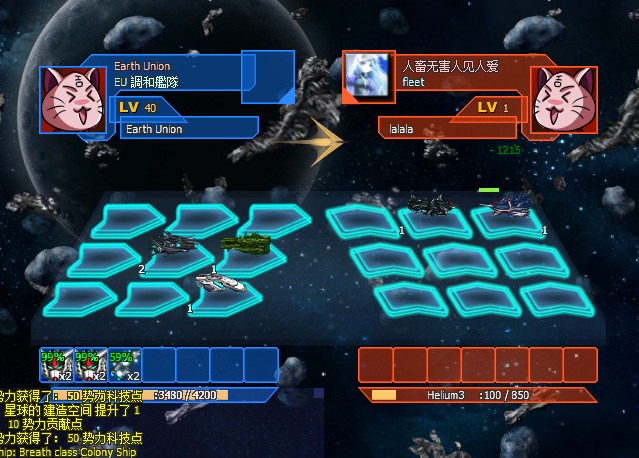Open the enemy fleet commander's anime portrait
Screen dimensions: 639x458
[371, 75]
